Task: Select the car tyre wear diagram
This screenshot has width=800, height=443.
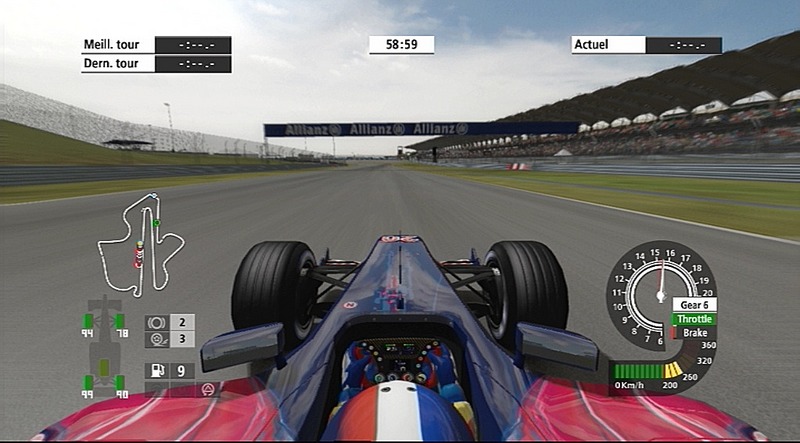Action: tap(105, 354)
